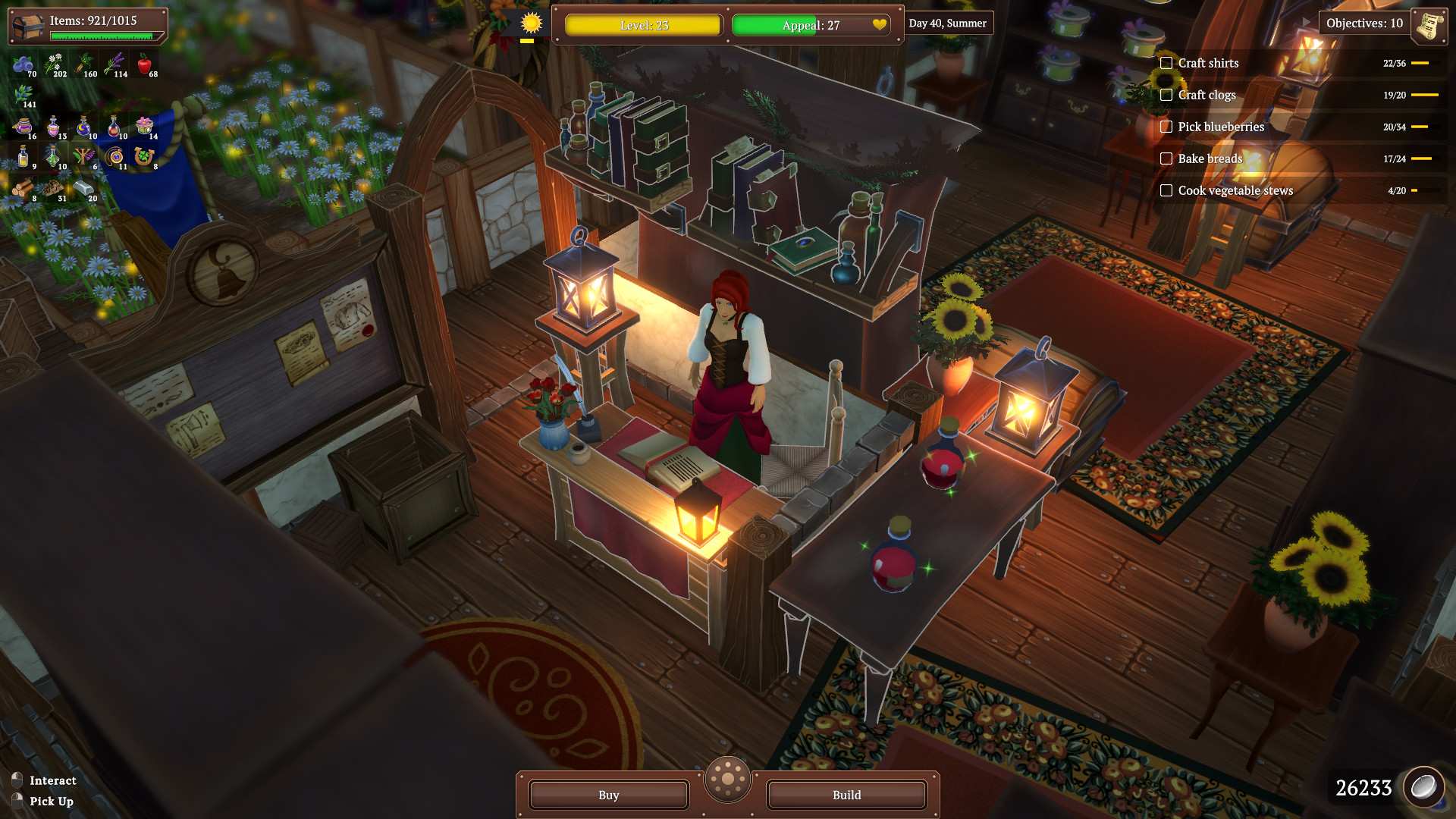Click the sun weather icon beside the Level bar

point(531,23)
